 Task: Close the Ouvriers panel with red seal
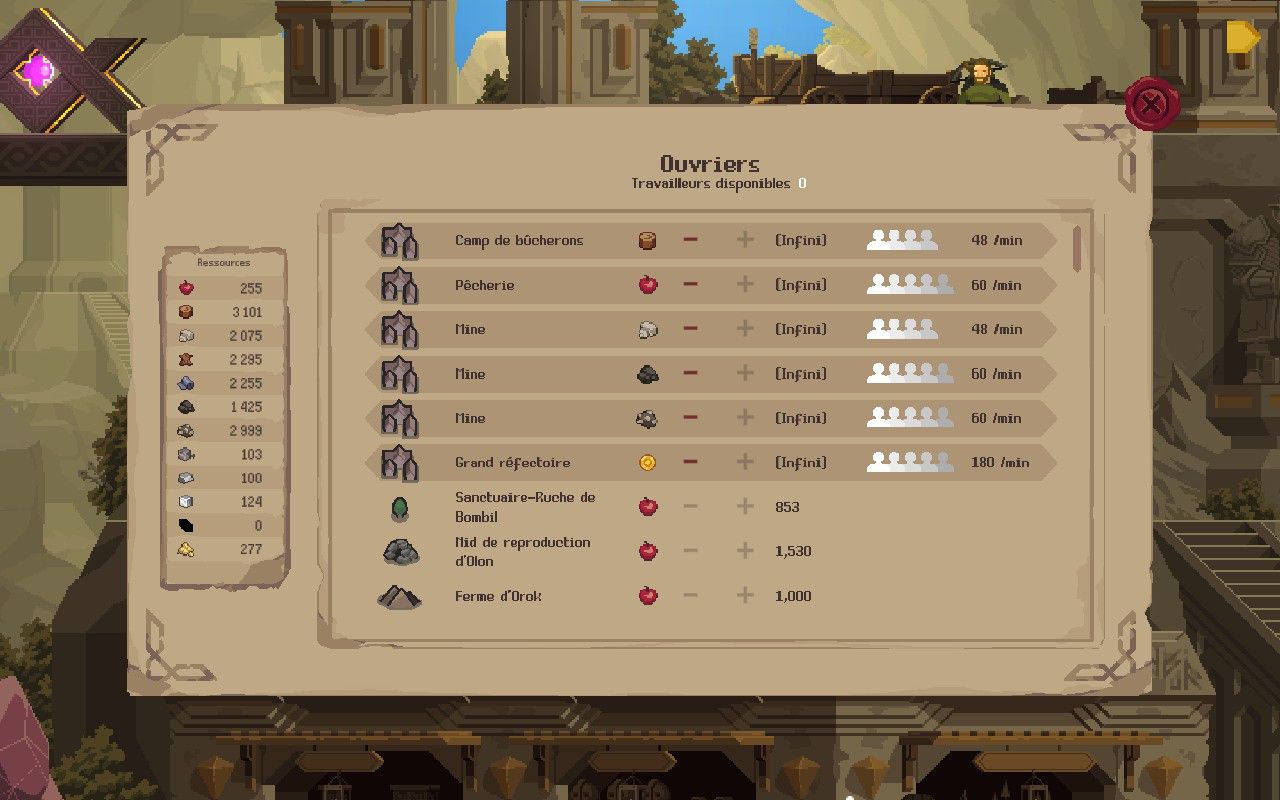click(x=1152, y=103)
